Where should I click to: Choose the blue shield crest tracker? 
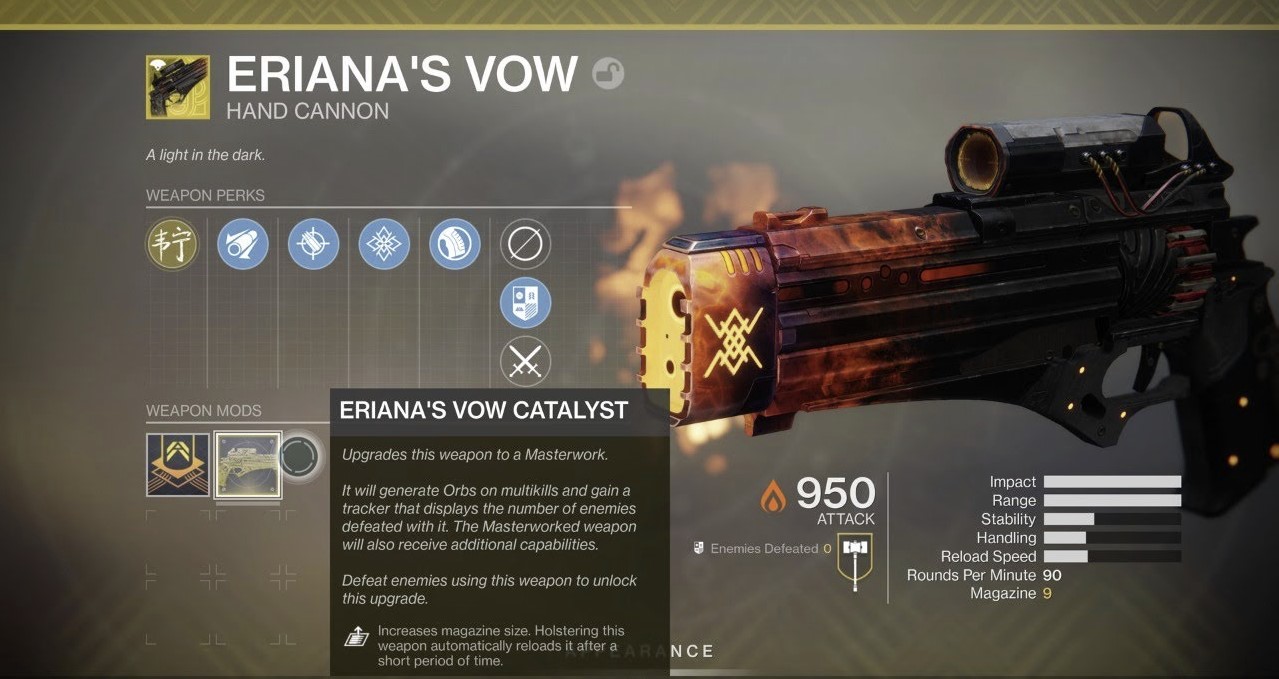(525, 303)
